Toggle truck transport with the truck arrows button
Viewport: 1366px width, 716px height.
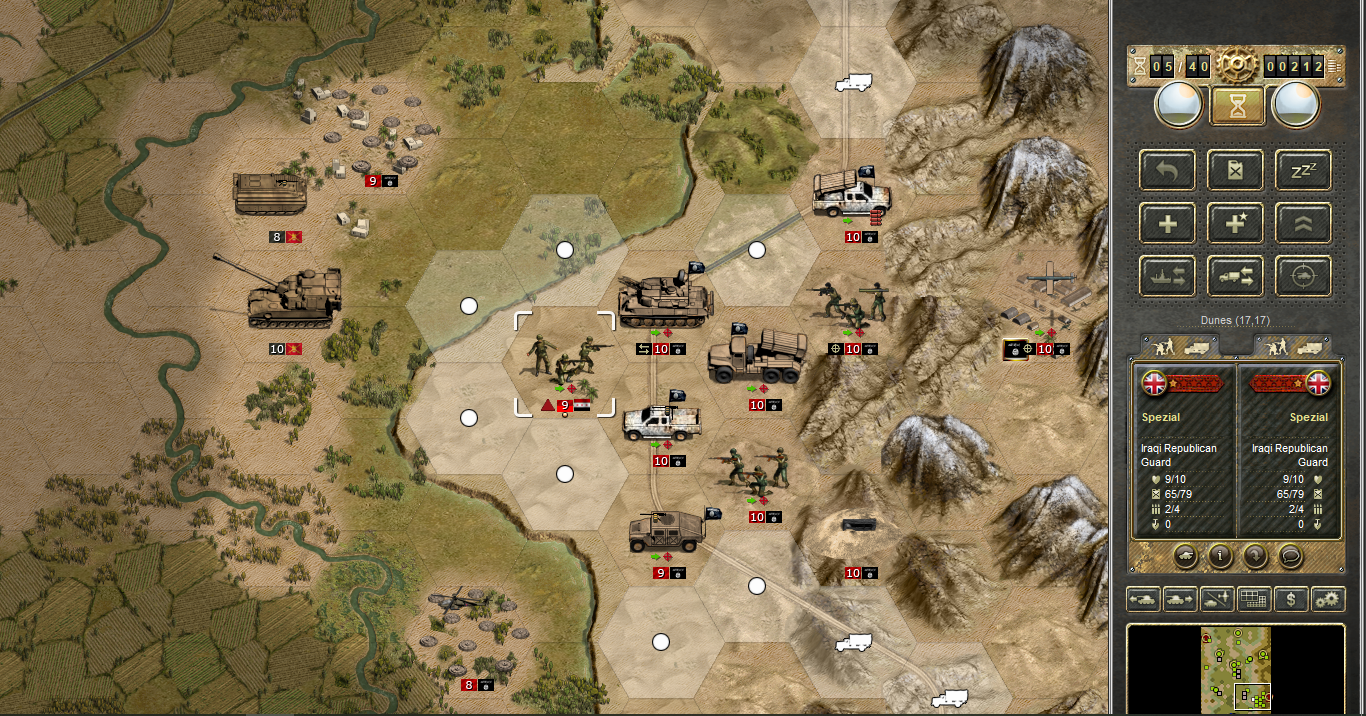coord(1236,277)
